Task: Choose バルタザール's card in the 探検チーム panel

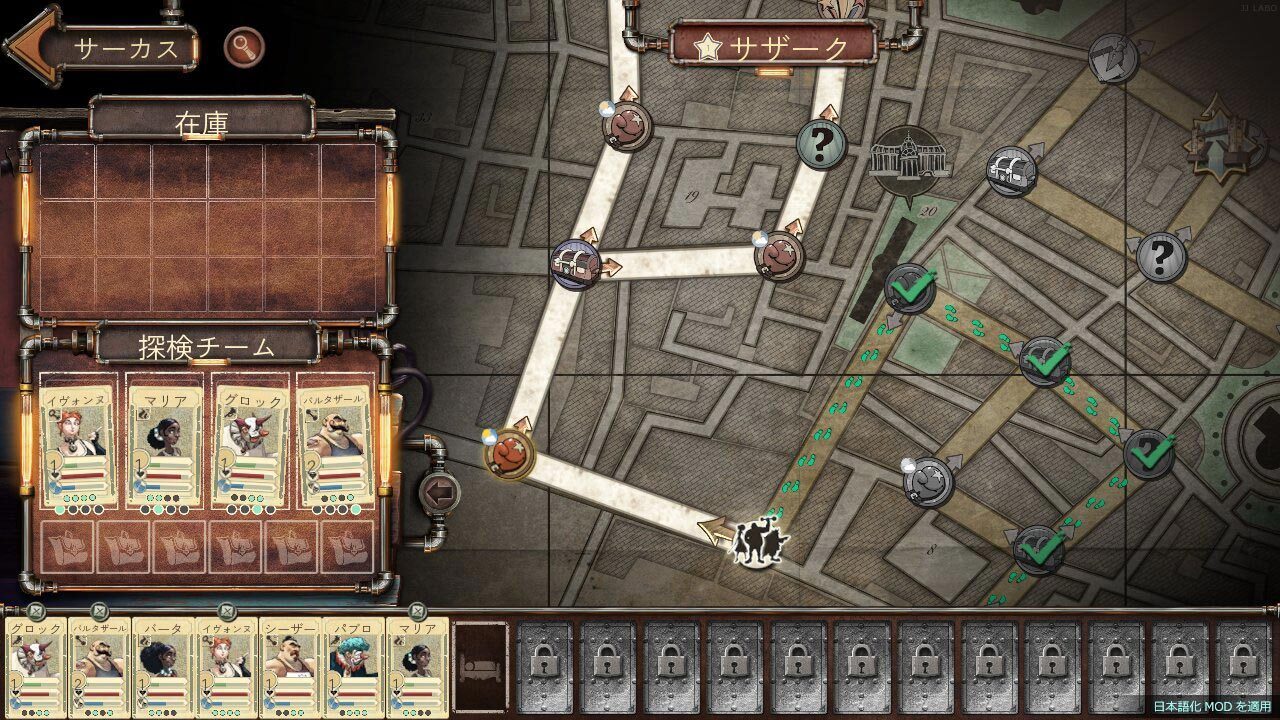Action: coord(335,447)
